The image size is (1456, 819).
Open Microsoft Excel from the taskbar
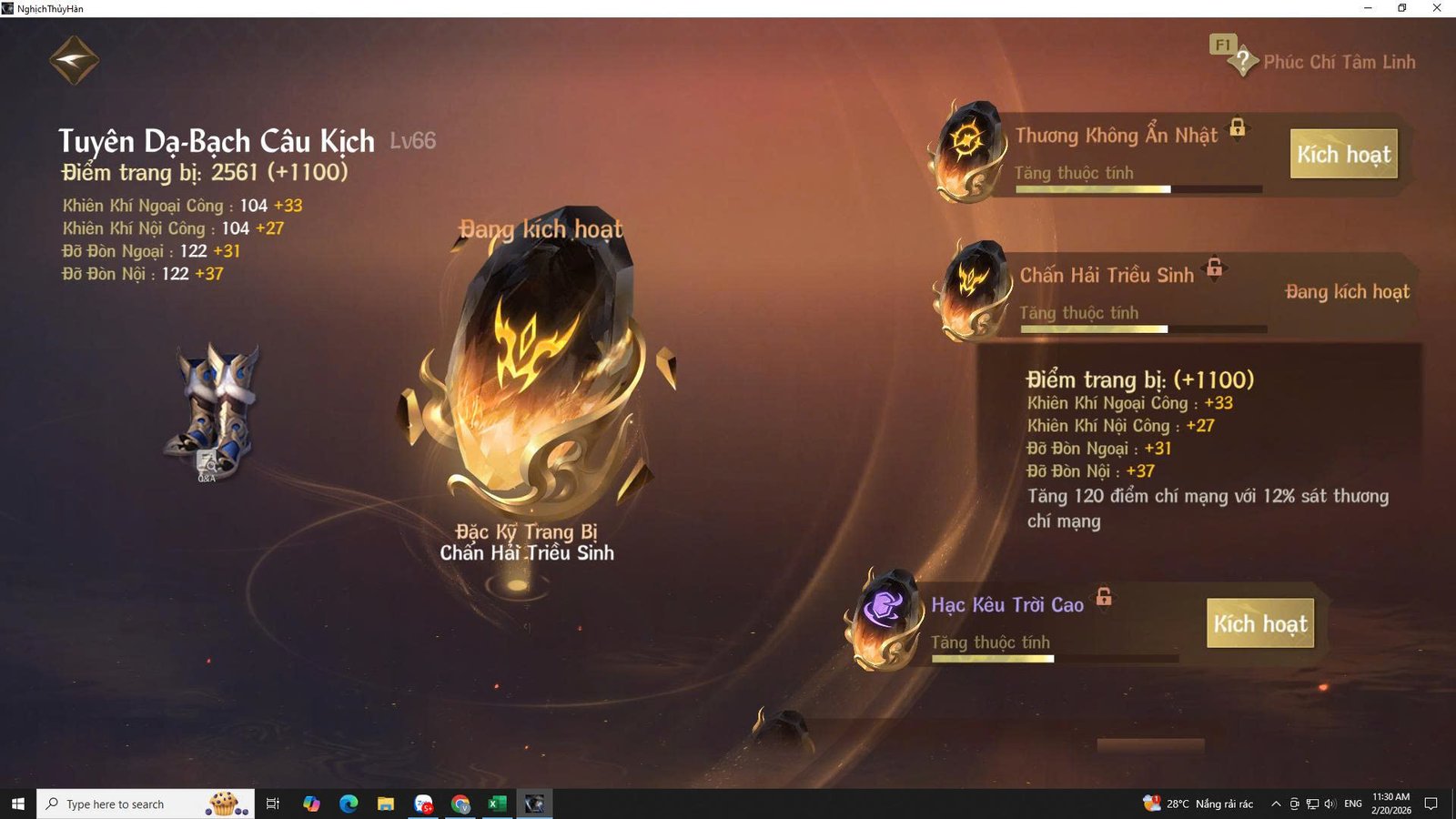pyautogui.click(x=497, y=804)
